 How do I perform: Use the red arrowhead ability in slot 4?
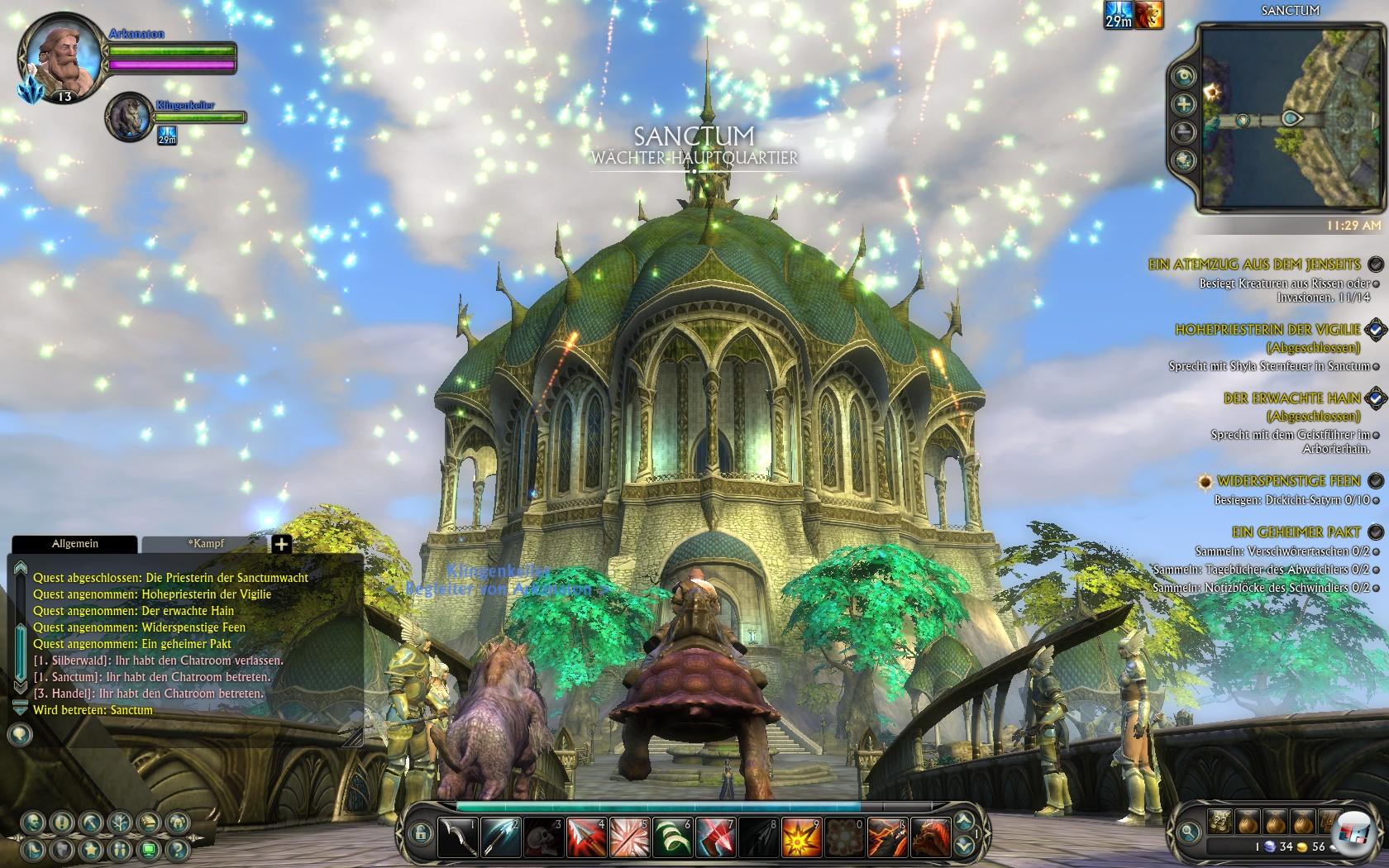pyautogui.click(x=586, y=837)
